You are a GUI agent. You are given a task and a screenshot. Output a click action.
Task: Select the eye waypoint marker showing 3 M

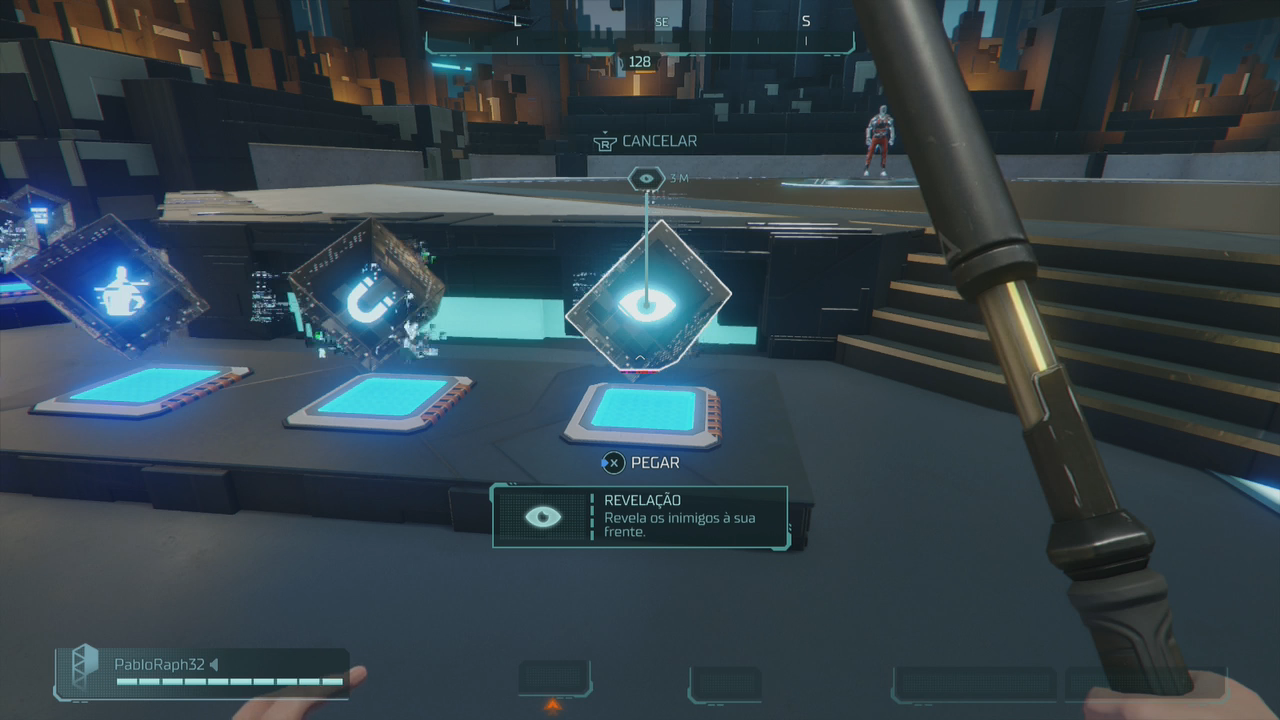click(x=647, y=179)
